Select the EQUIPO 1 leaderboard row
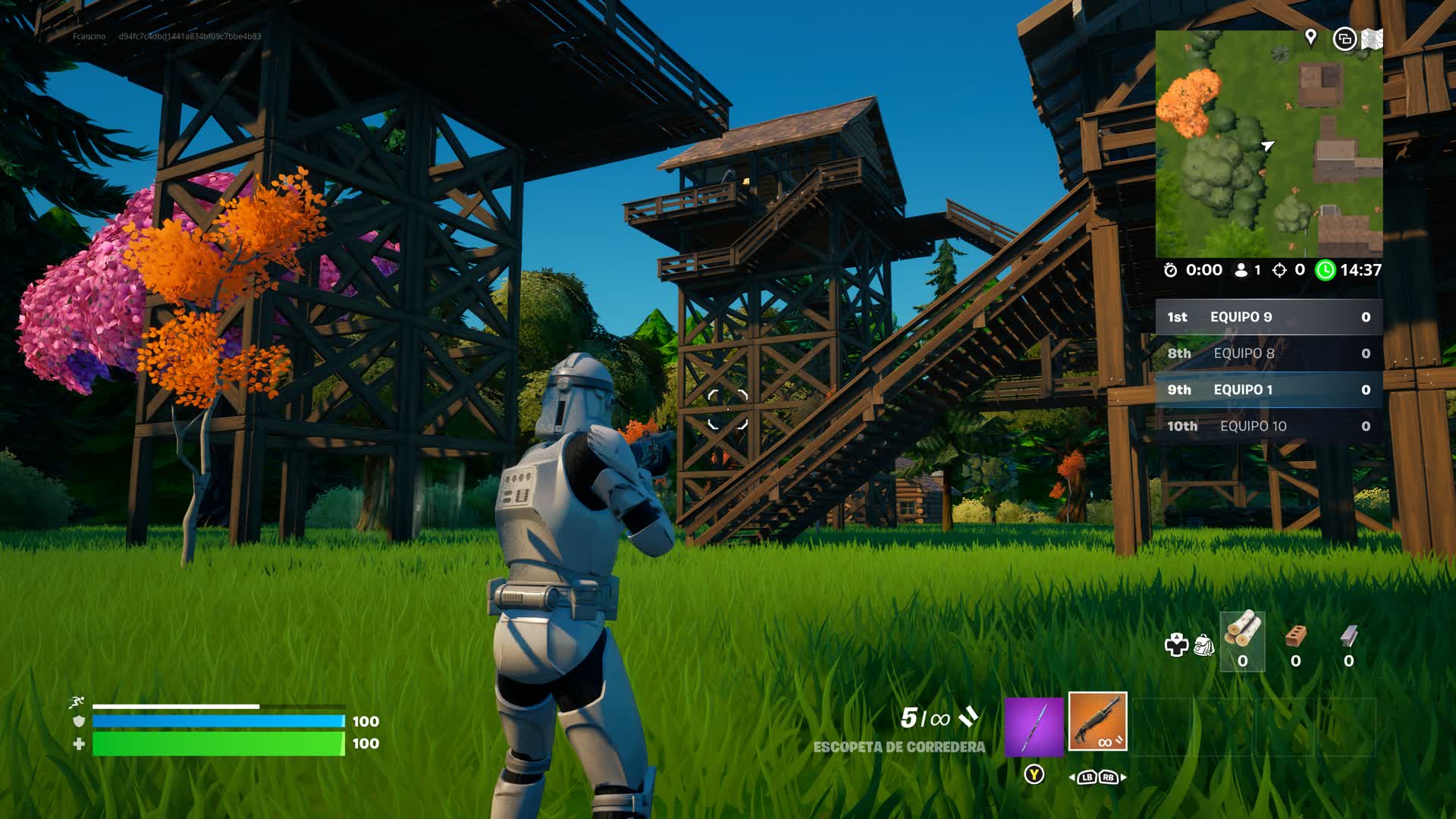The width and height of the screenshot is (1456, 819). click(1269, 390)
